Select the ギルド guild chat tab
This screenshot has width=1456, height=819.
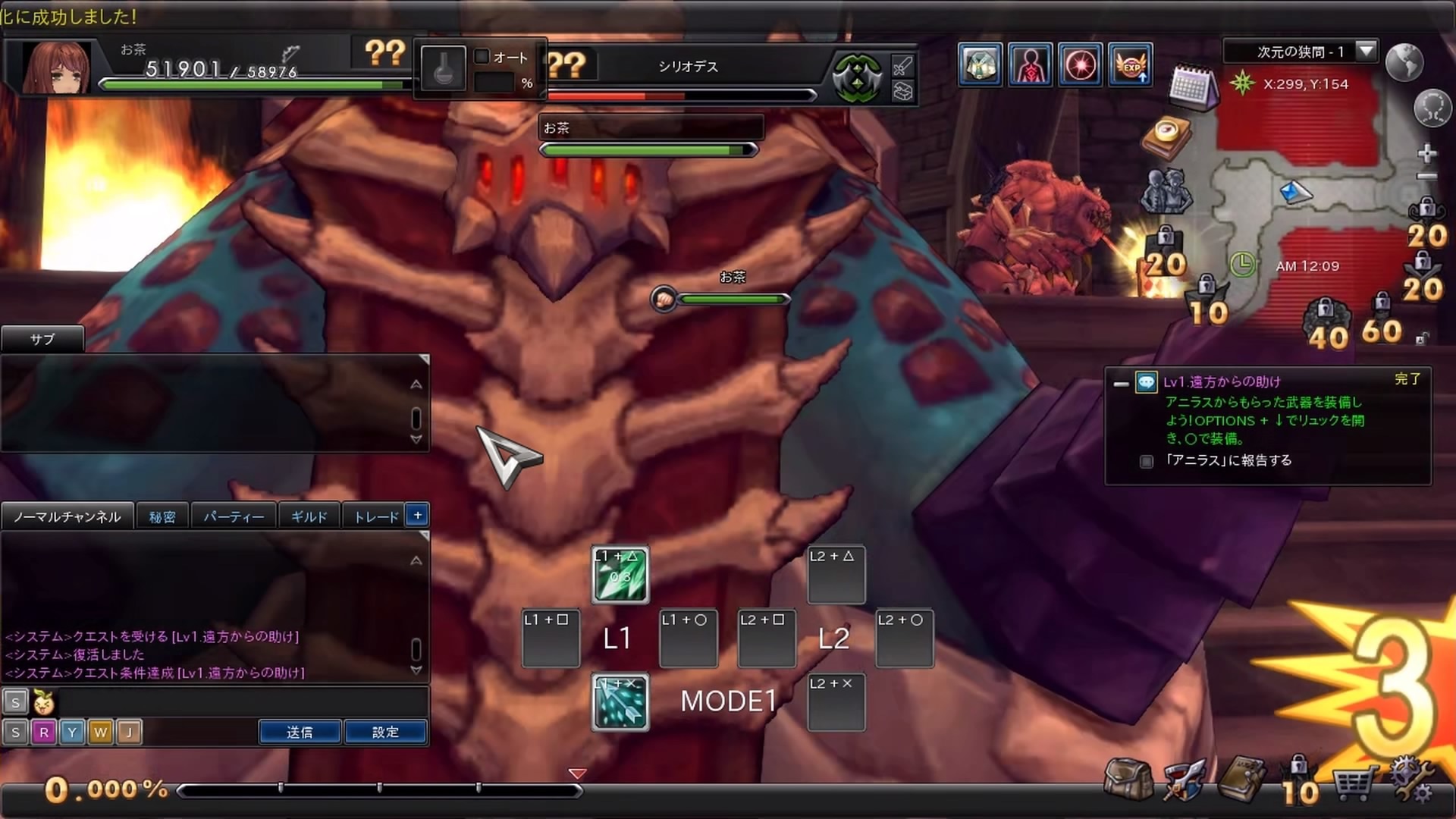tap(309, 516)
